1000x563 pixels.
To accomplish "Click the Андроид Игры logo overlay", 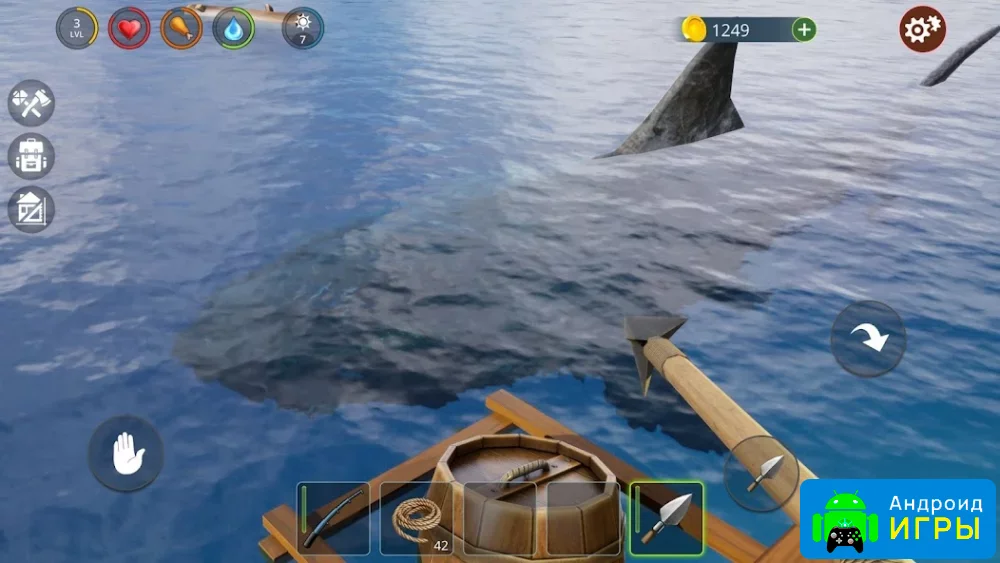I will (897, 519).
